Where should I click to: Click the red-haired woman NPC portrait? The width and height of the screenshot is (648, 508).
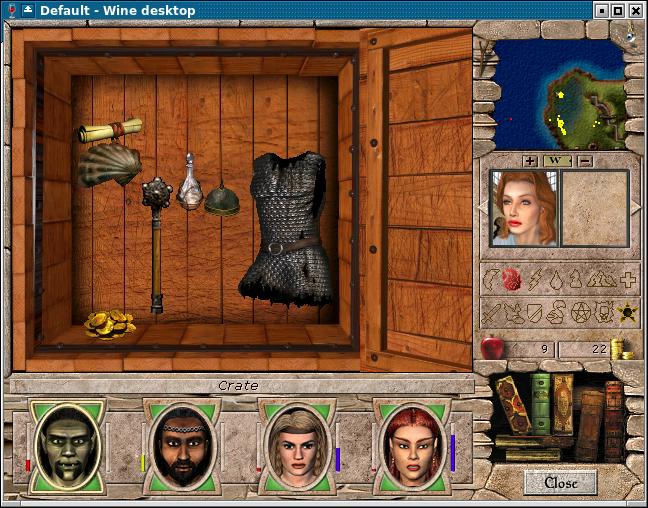point(523,207)
